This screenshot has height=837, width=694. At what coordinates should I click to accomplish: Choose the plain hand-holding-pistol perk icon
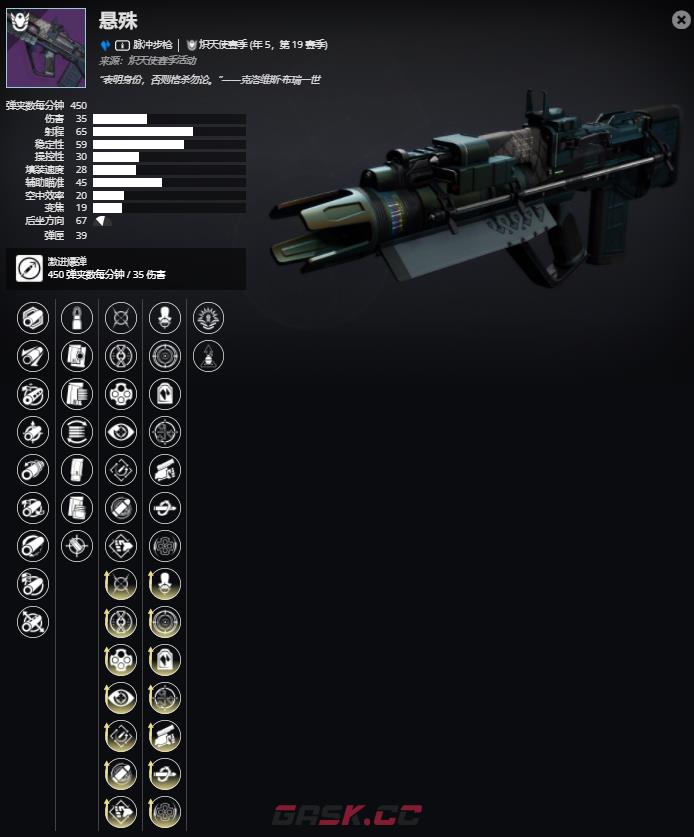click(164, 469)
